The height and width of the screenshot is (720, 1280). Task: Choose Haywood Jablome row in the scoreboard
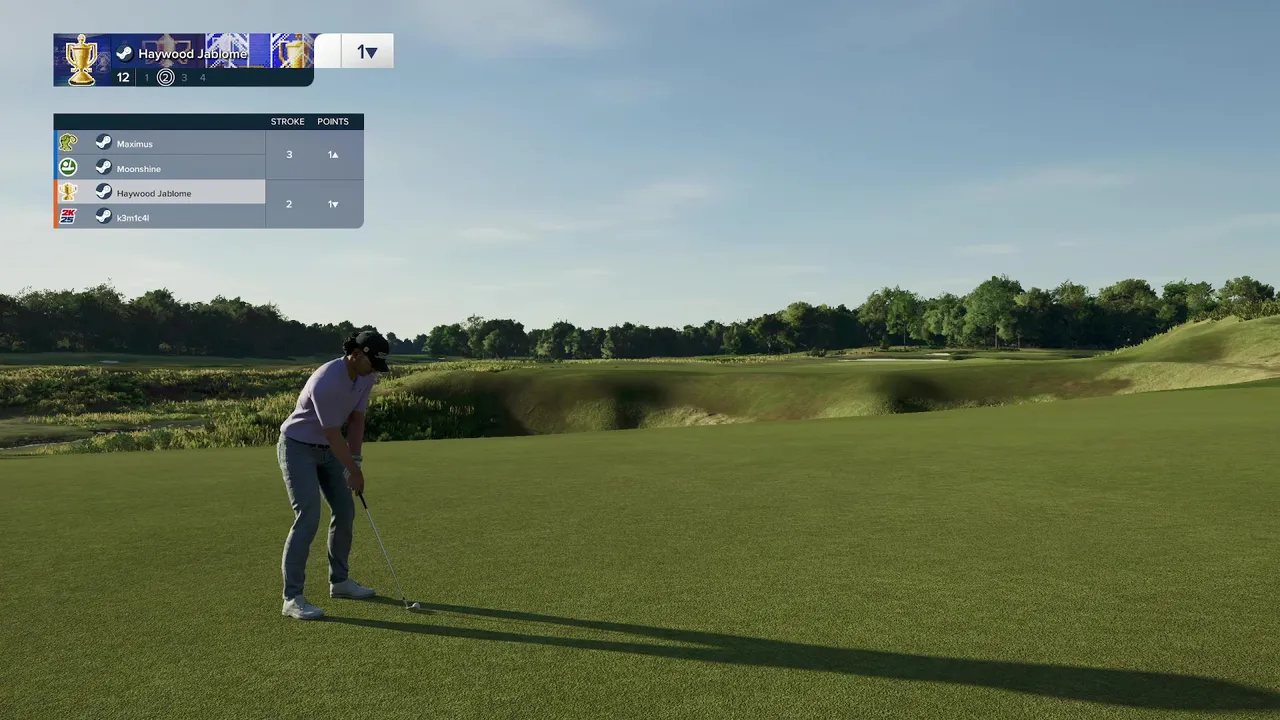click(x=160, y=193)
